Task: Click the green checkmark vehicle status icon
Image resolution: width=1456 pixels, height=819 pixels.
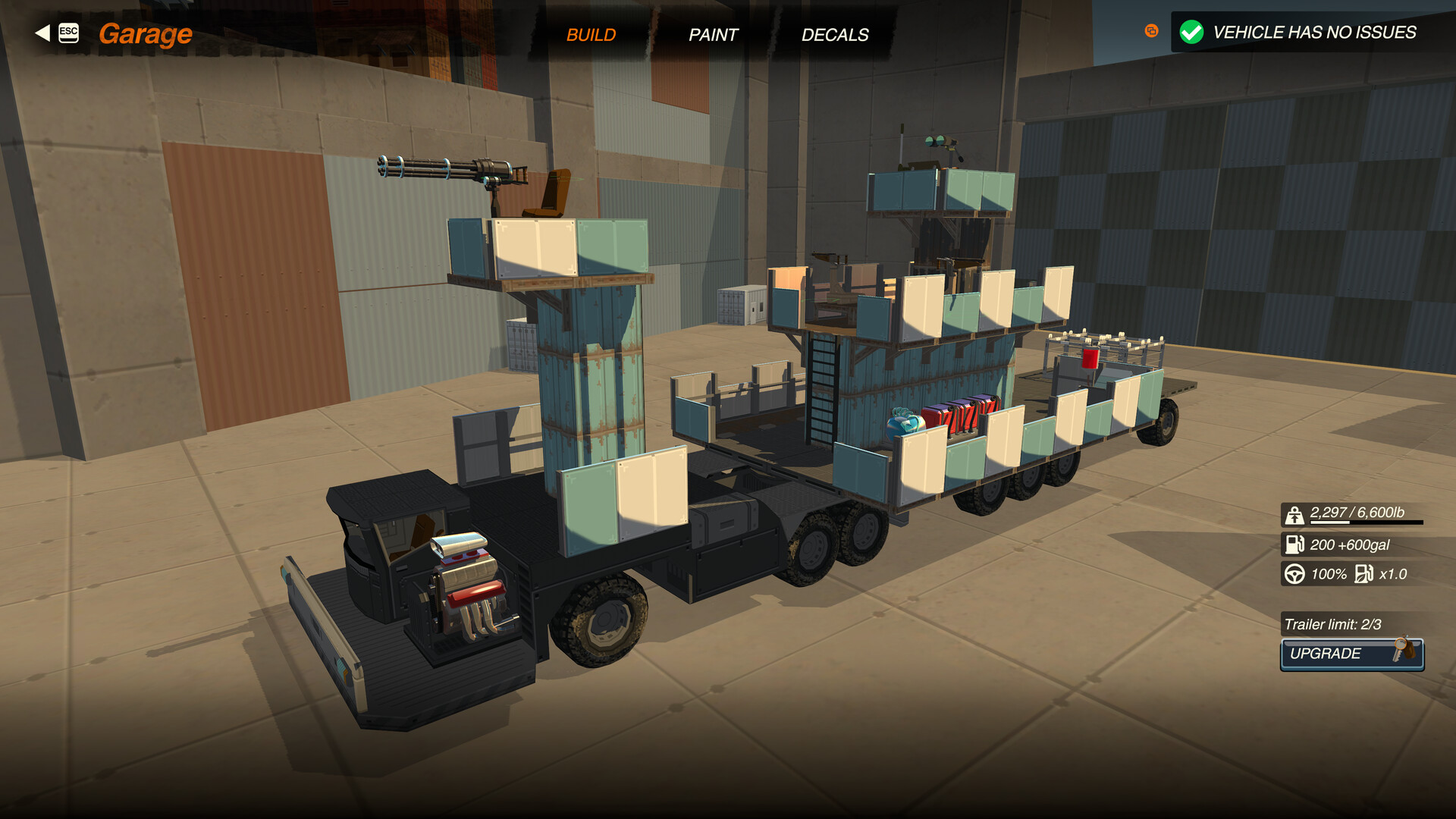Action: tap(1192, 32)
